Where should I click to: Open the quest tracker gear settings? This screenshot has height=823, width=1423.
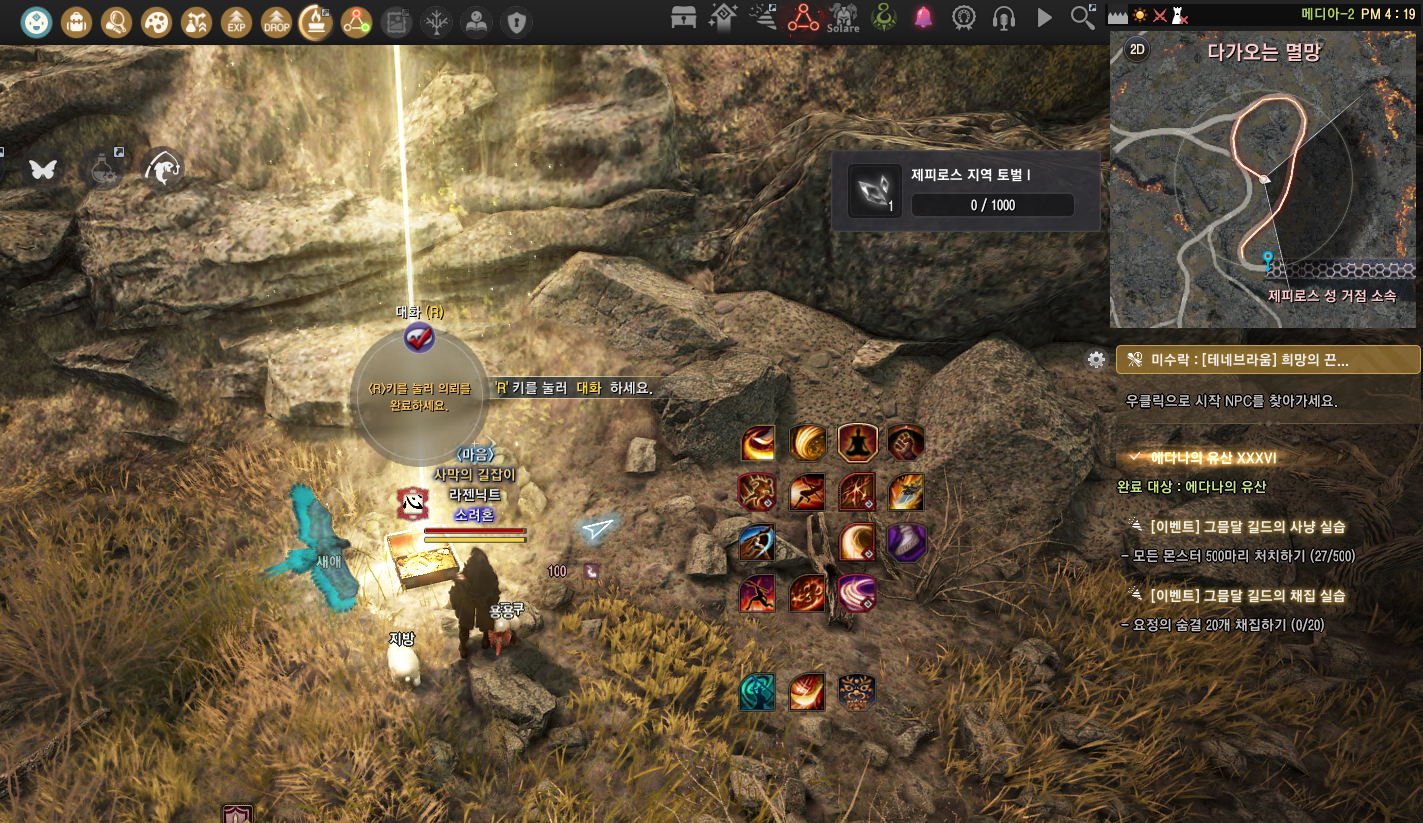[1097, 360]
